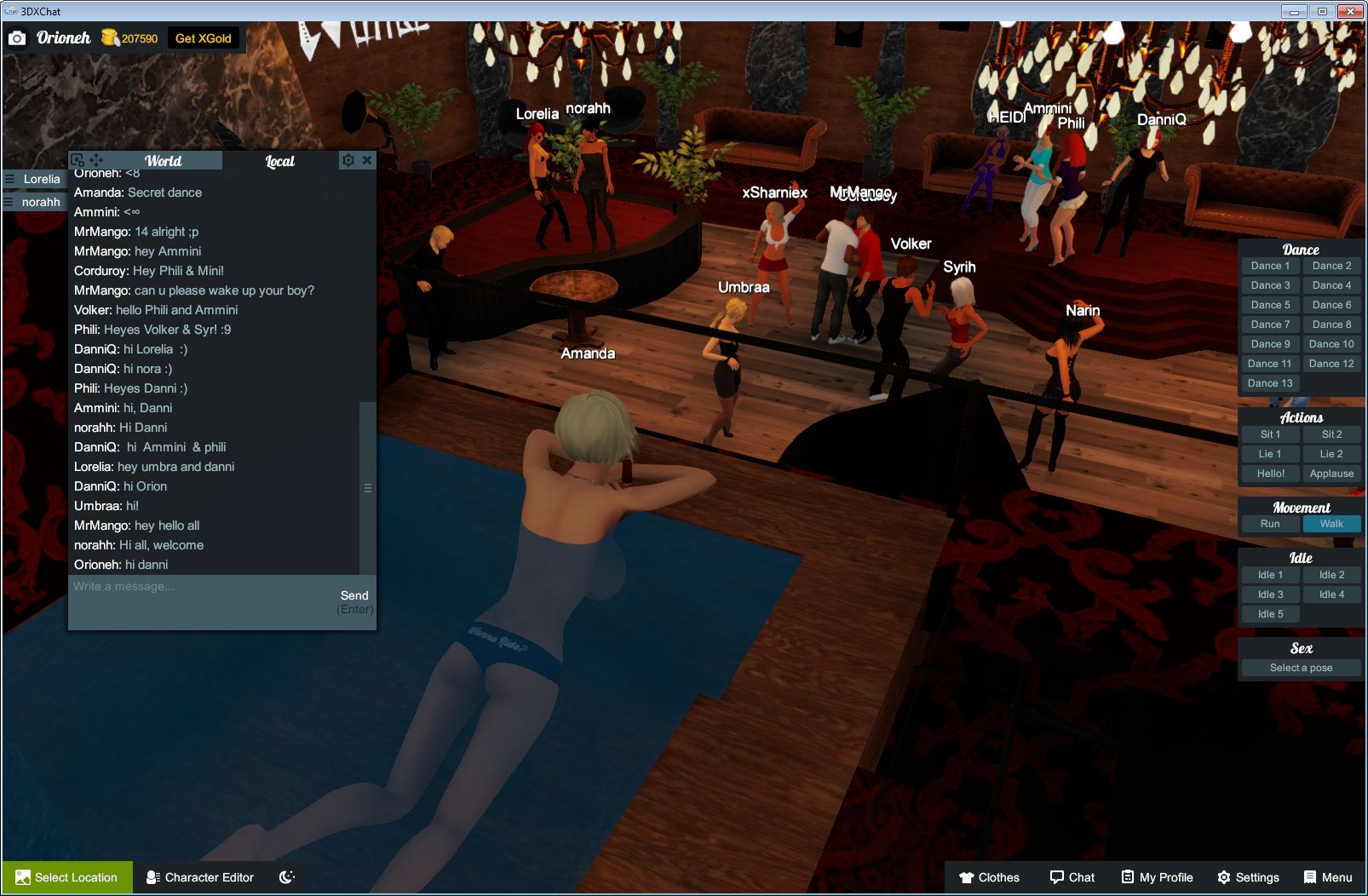1368x896 pixels.
Task: Click the chat pop-out window icon
Action: click(x=76, y=159)
